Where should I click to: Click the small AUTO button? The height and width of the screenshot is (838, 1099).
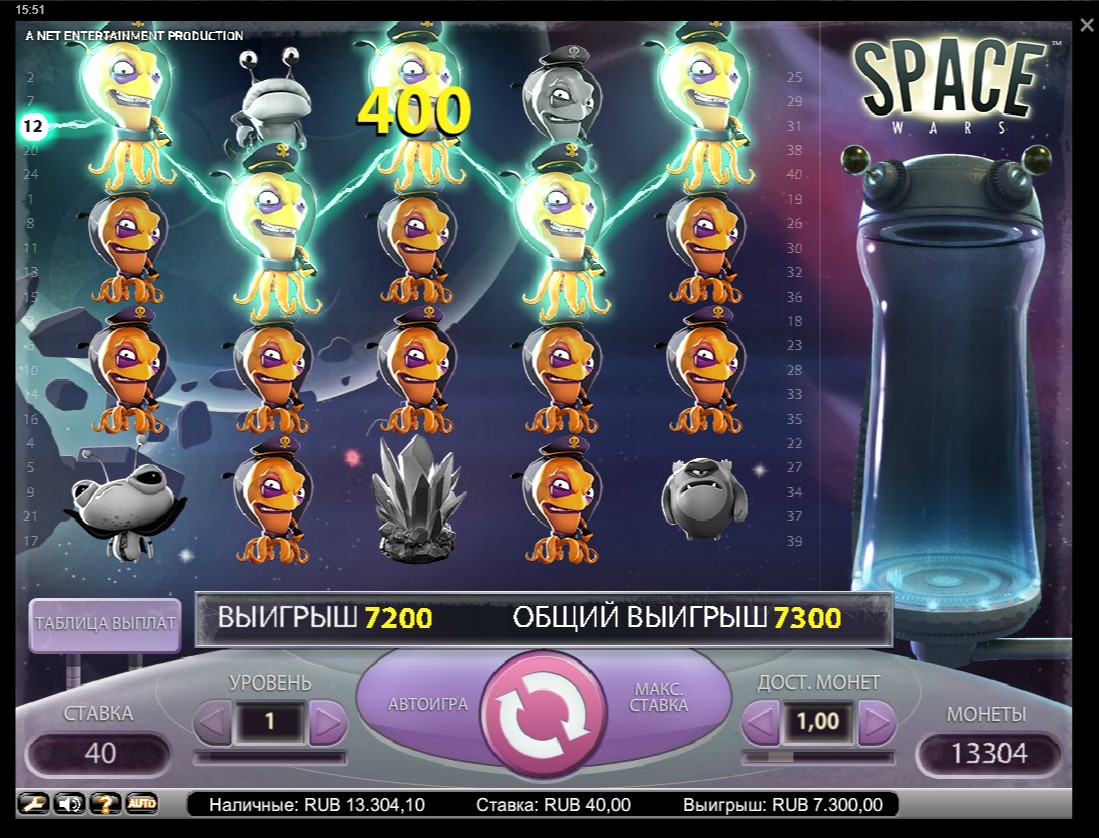tap(142, 803)
